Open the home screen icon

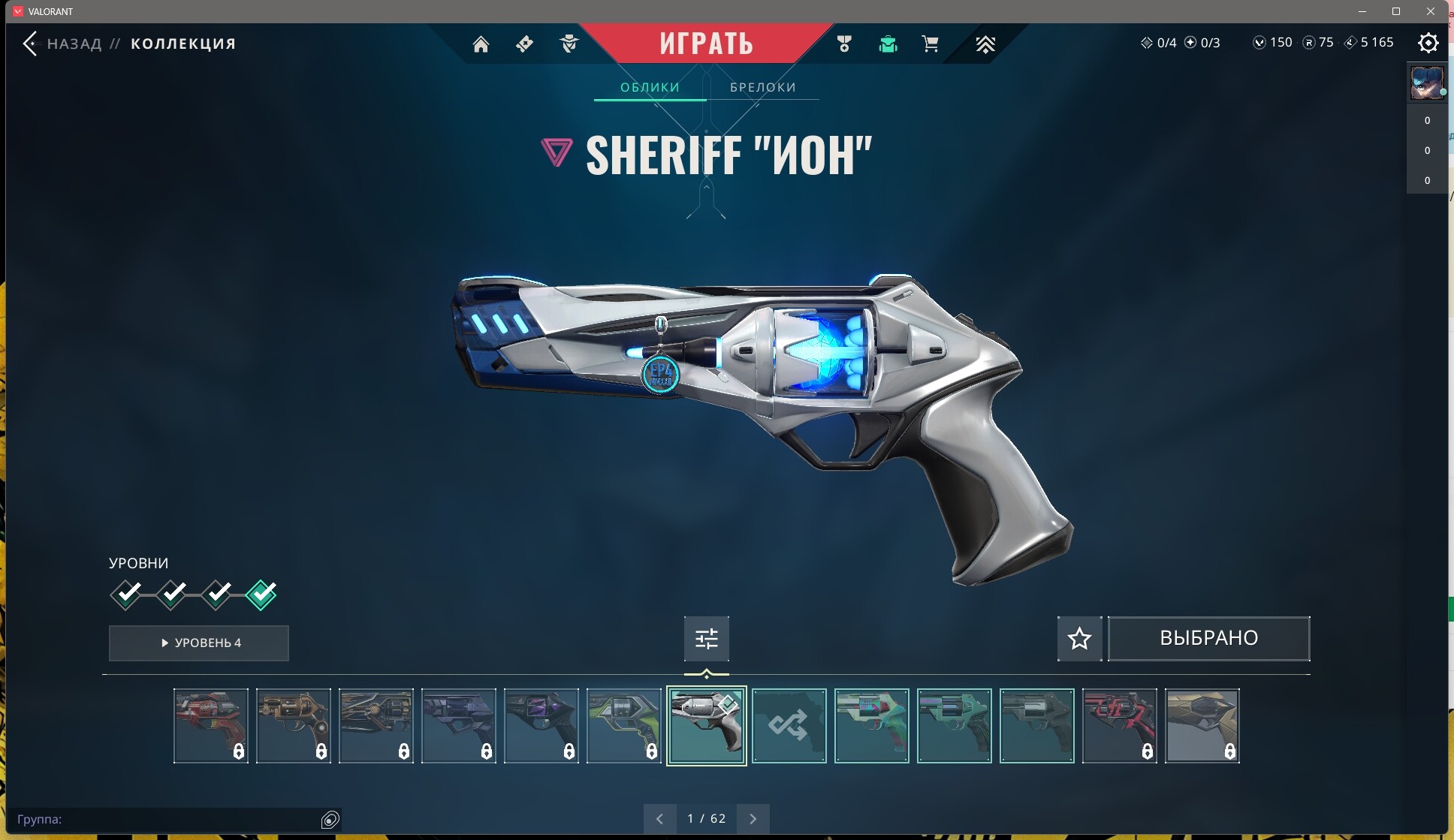click(x=481, y=44)
